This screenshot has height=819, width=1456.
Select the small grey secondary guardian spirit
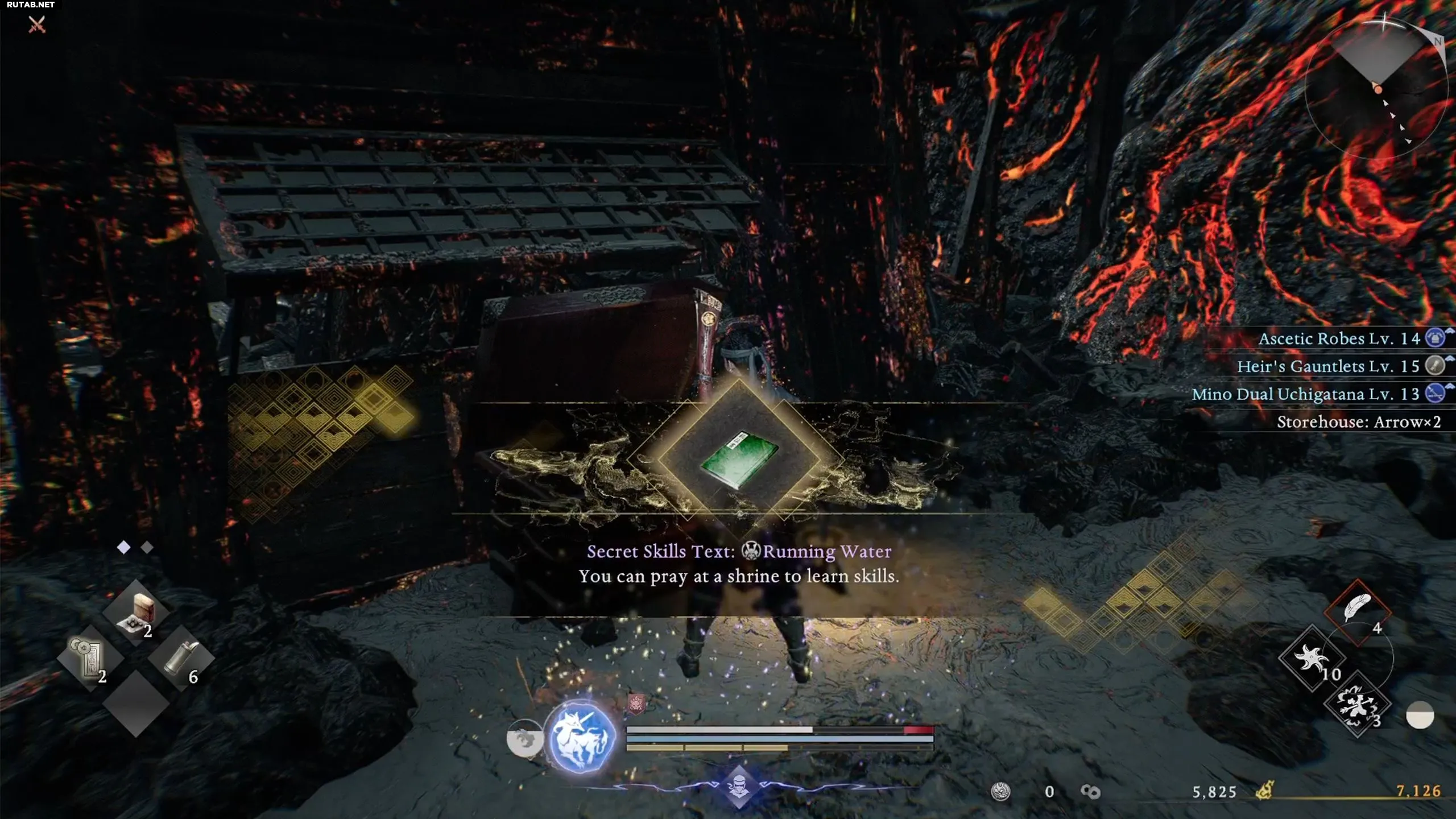(524, 738)
